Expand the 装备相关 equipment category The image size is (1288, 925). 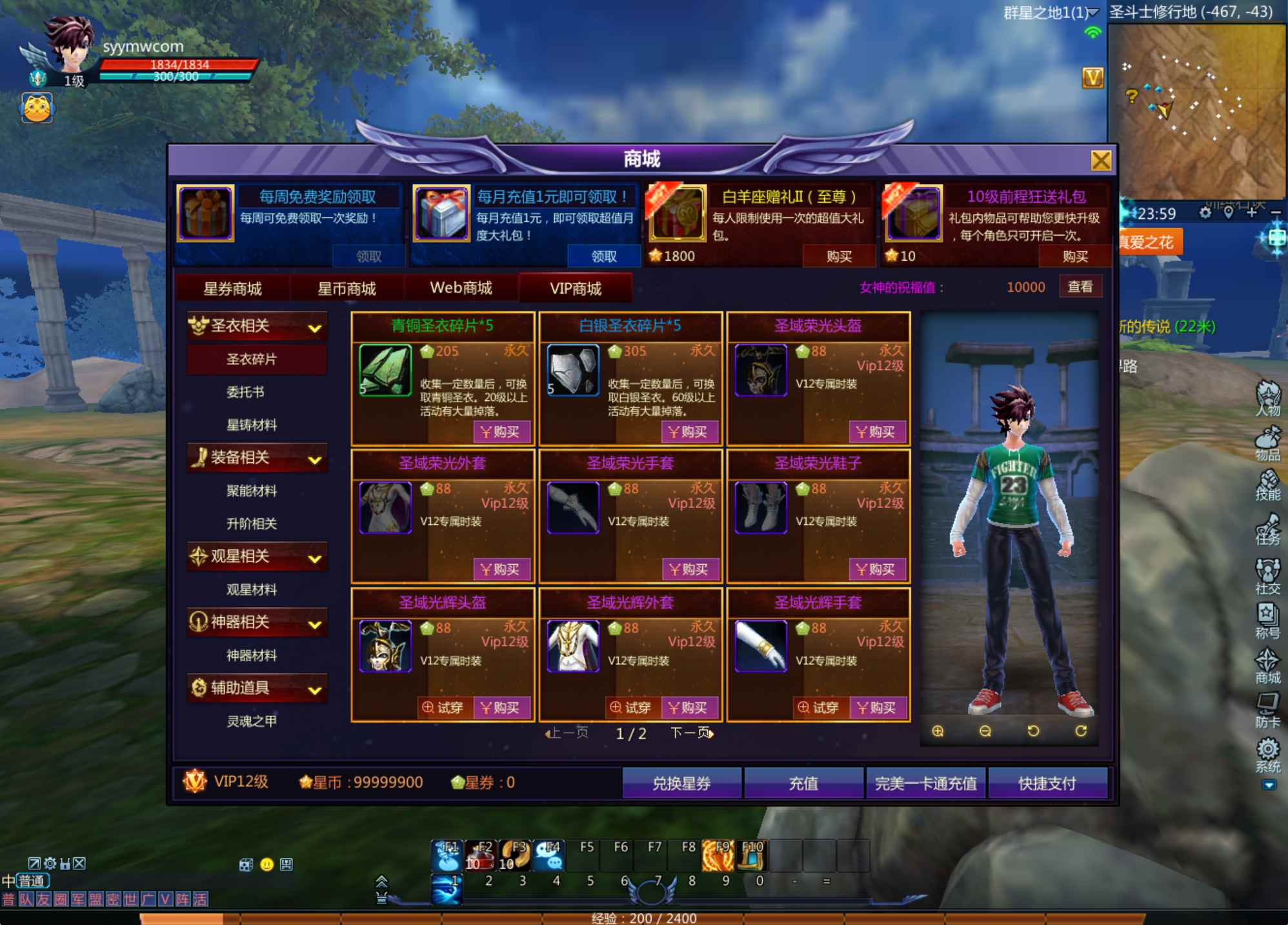point(257,458)
